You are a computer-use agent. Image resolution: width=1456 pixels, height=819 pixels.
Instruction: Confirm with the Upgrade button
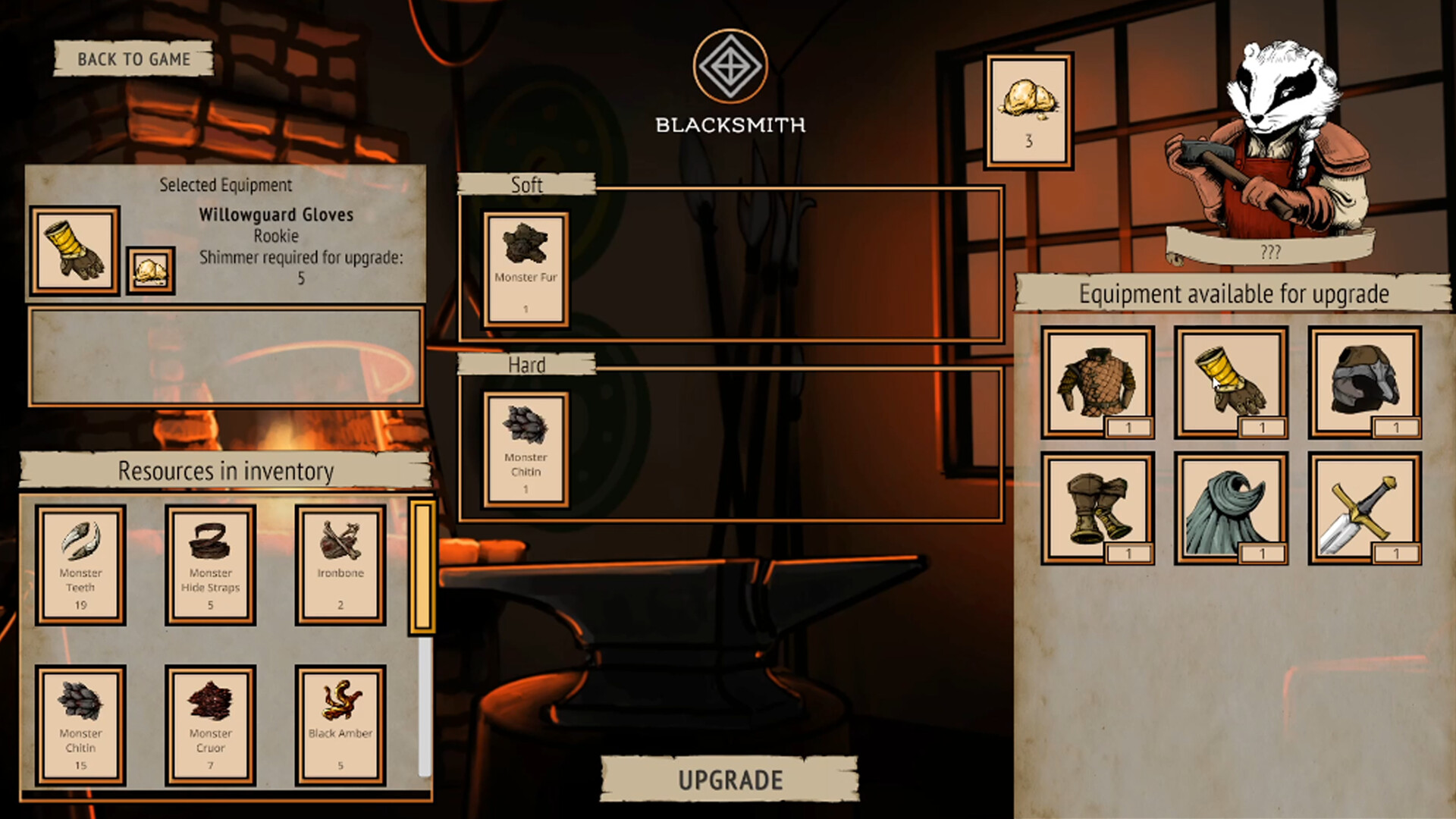coord(730,780)
